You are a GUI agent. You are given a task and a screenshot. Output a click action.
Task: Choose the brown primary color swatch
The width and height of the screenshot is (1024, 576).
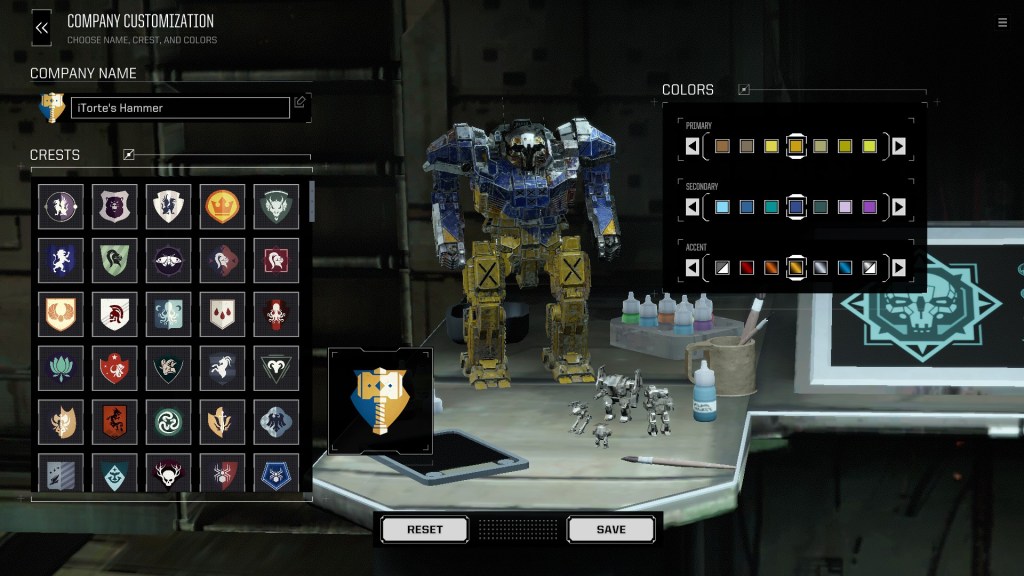pos(723,147)
